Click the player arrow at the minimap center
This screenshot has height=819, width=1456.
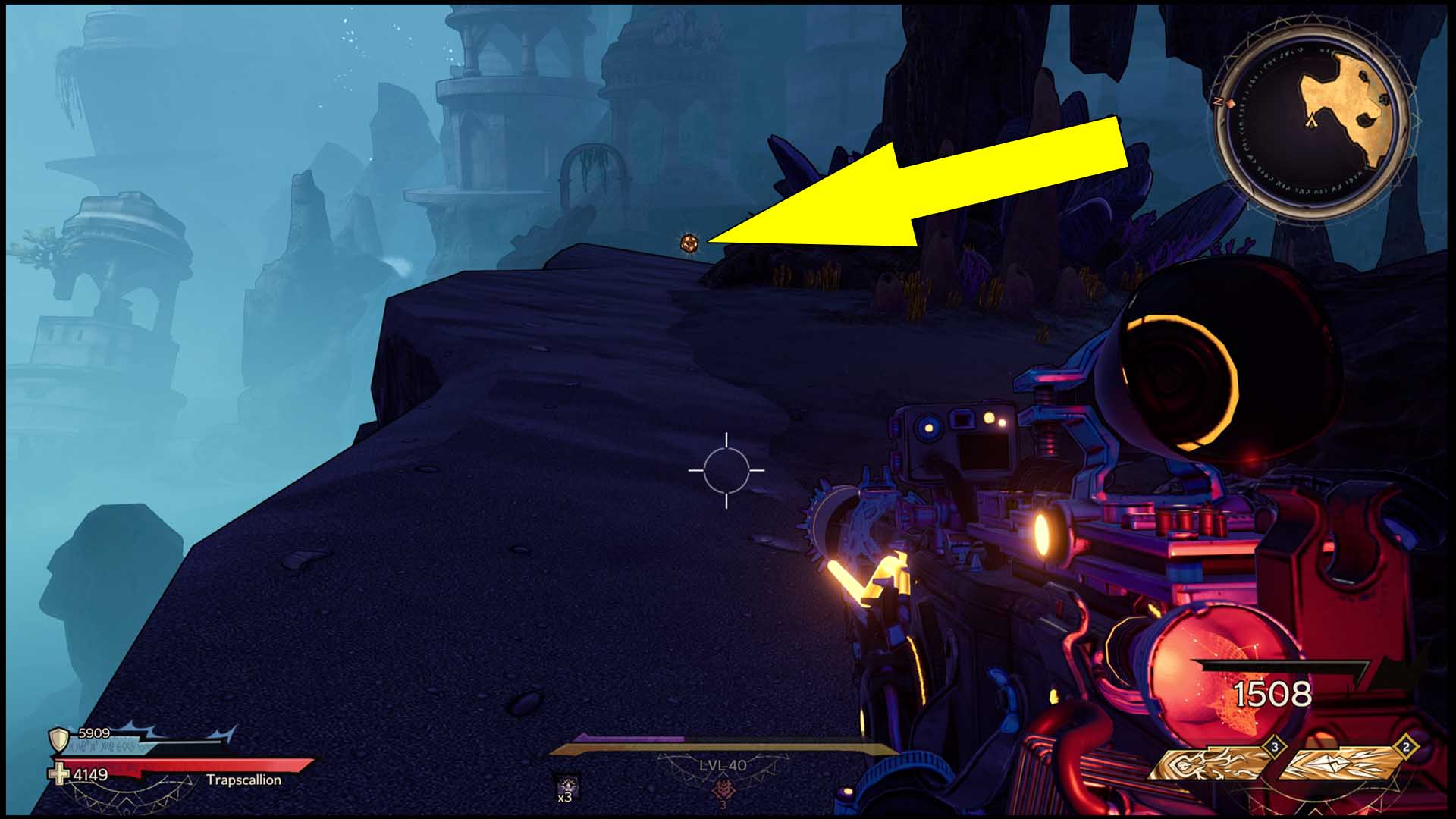click(x=1312, y=121)
